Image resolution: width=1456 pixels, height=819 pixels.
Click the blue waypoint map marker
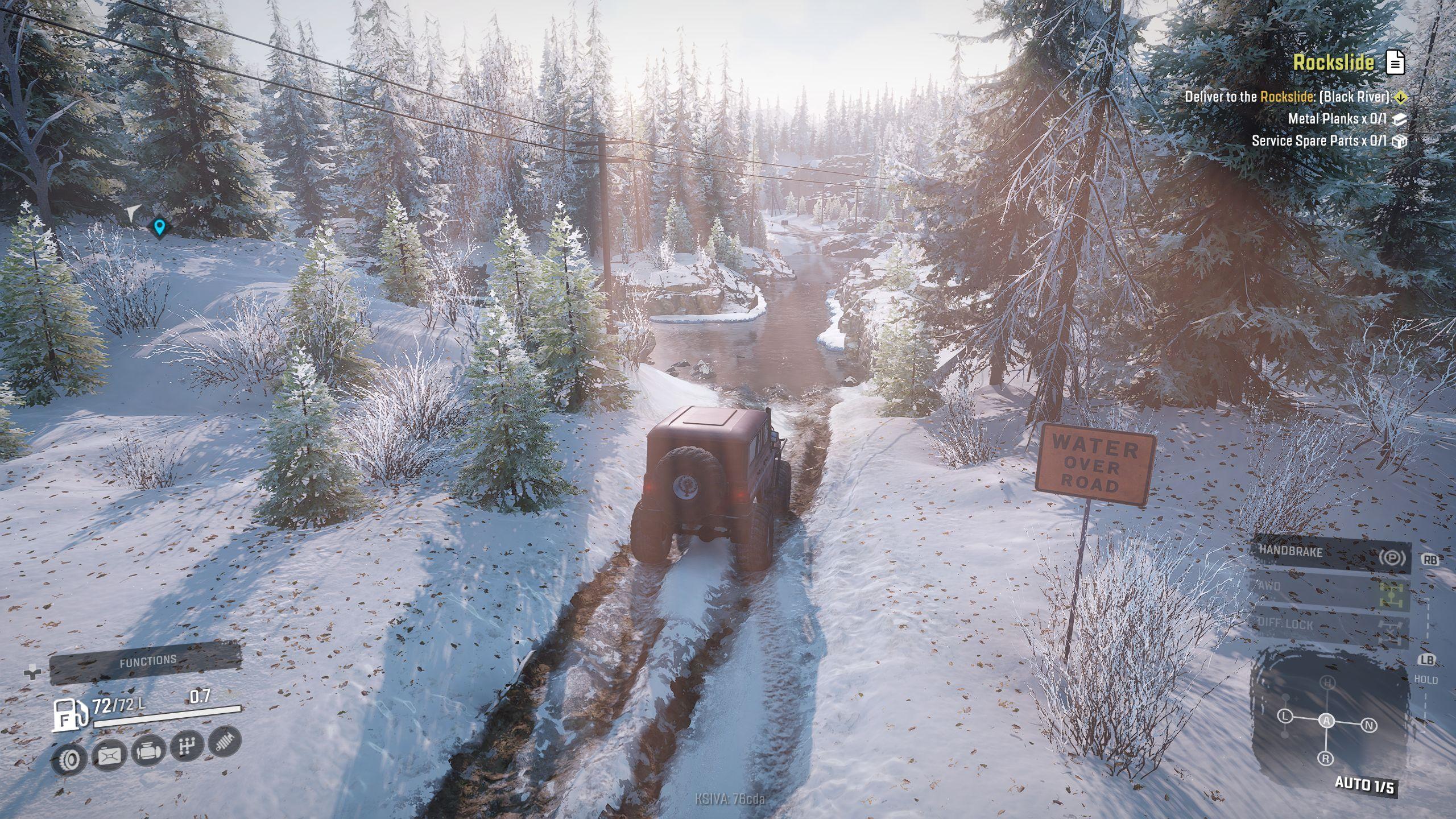tap(160, 227)
